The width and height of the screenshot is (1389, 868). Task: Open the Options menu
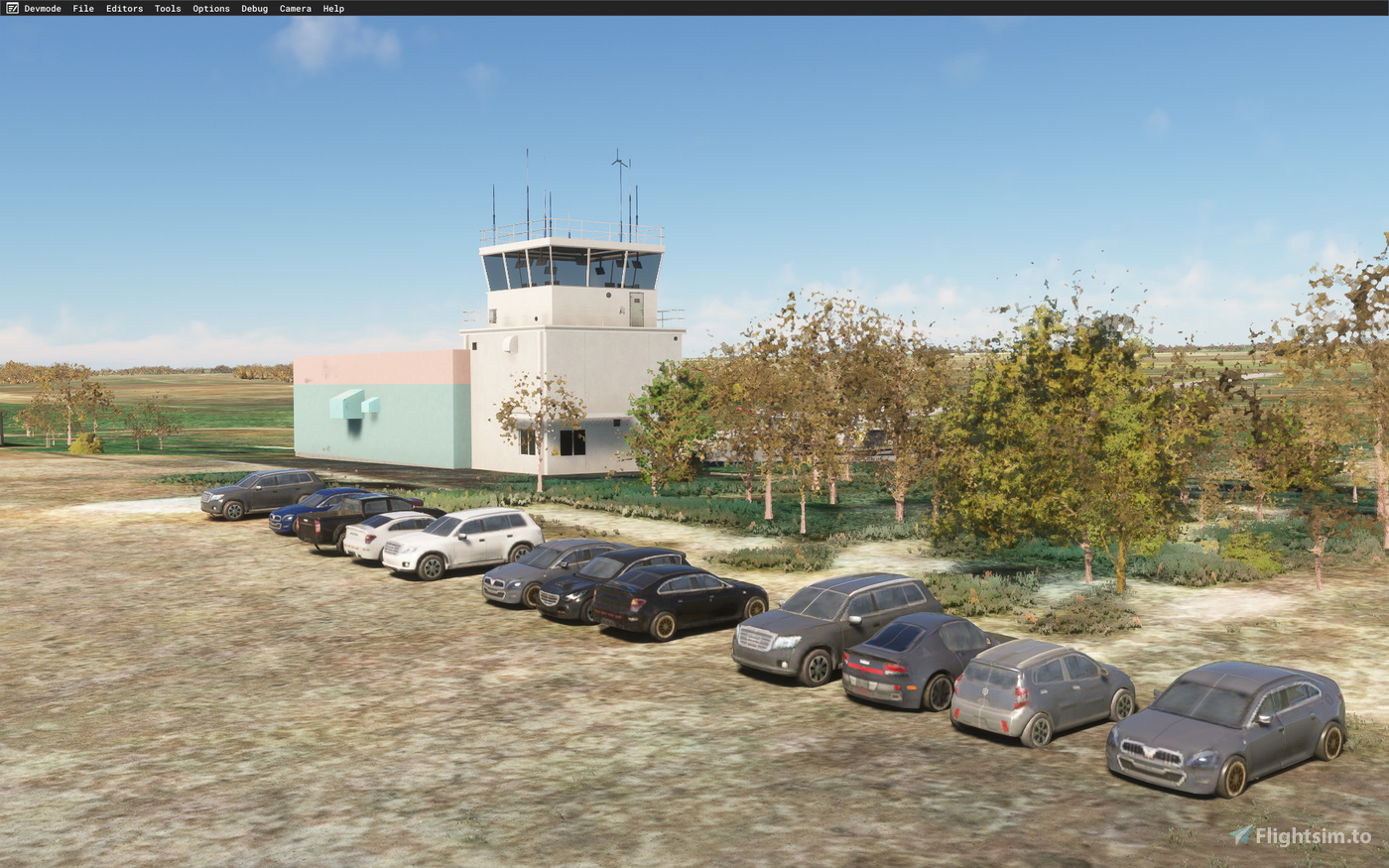(210, 8)
